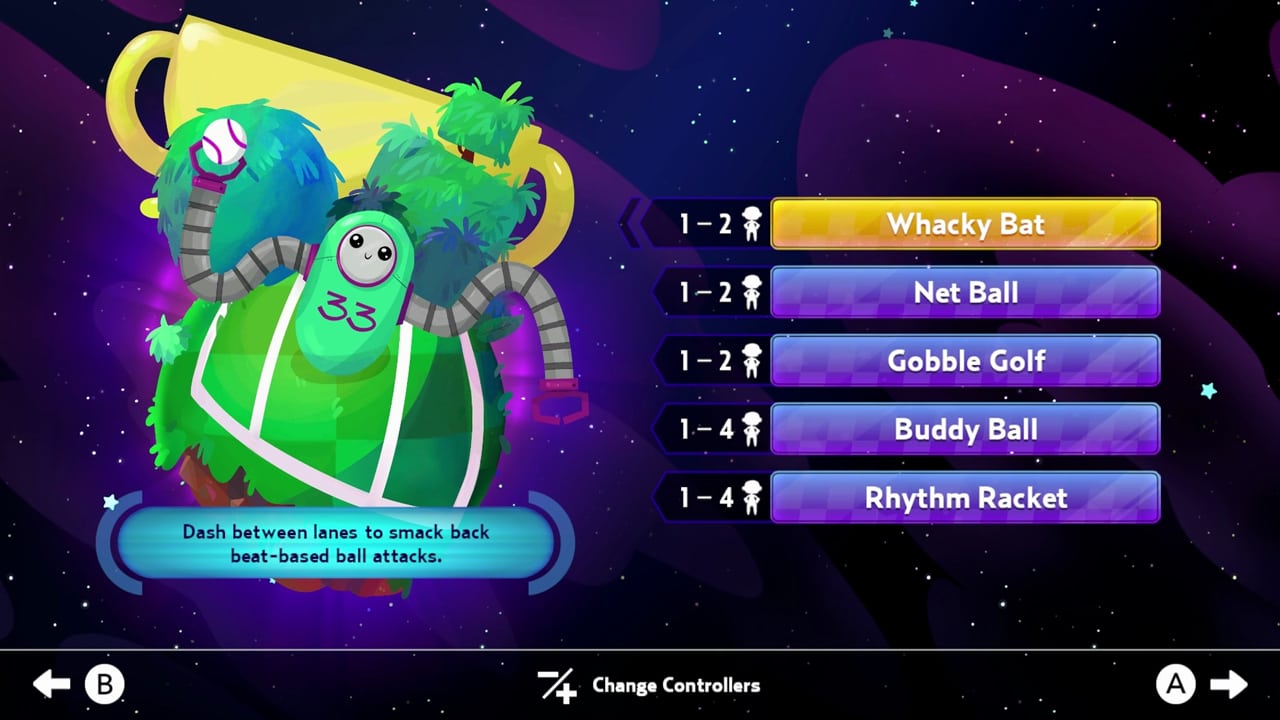Click the double chevron beside Whacky Bat
Viewport: 1280px width, 720px height.
tap(634, 224)
